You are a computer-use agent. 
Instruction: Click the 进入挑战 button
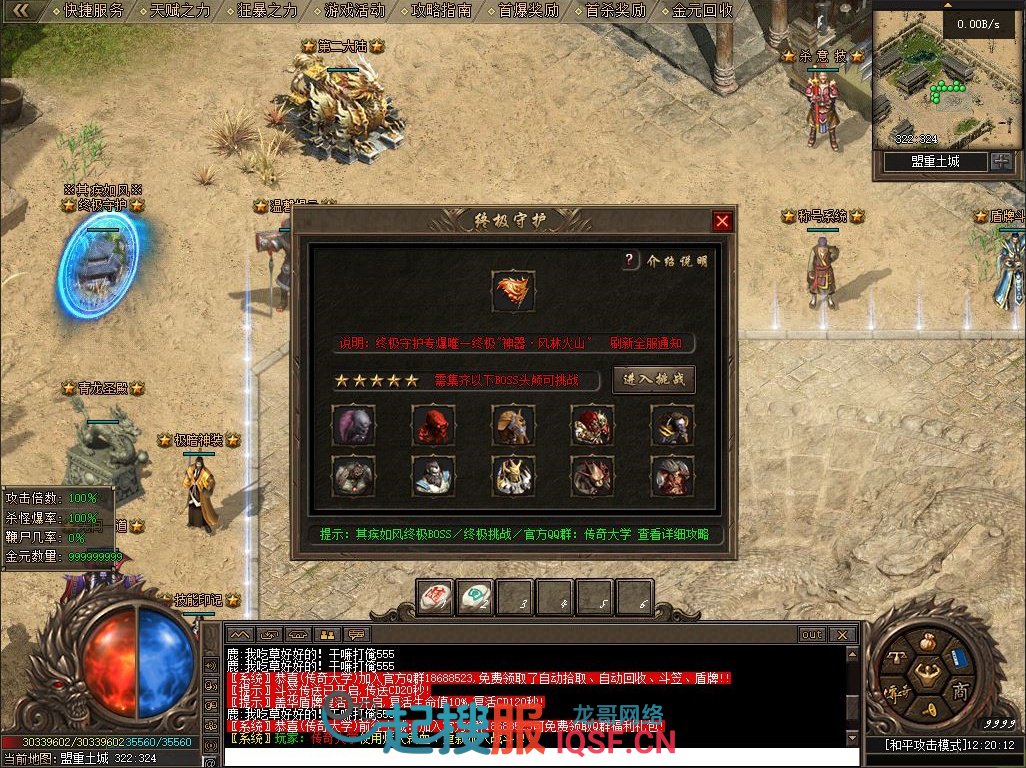[x=653, y=380]
